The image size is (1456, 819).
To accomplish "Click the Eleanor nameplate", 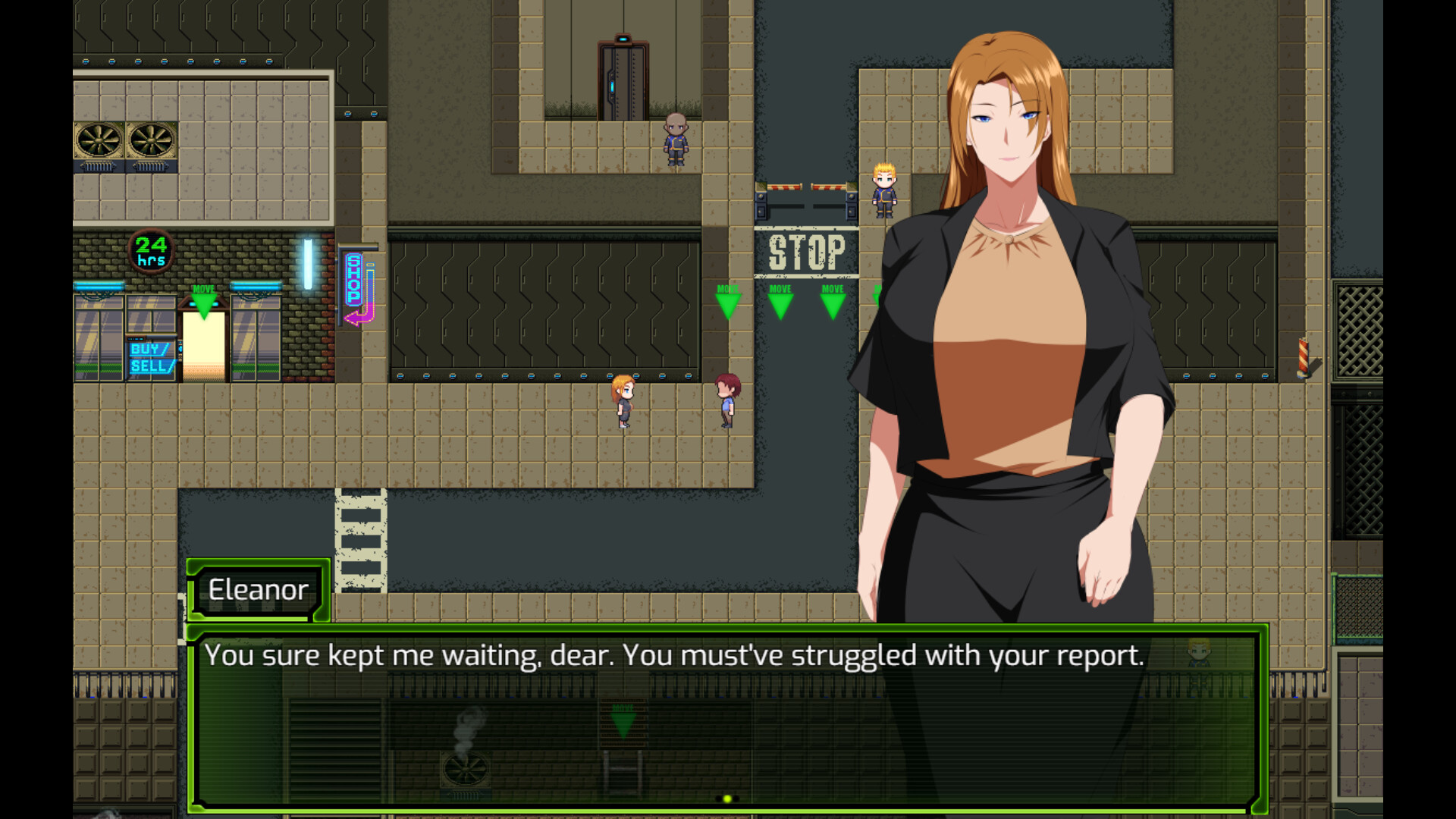I will click(x=259, y=591).
